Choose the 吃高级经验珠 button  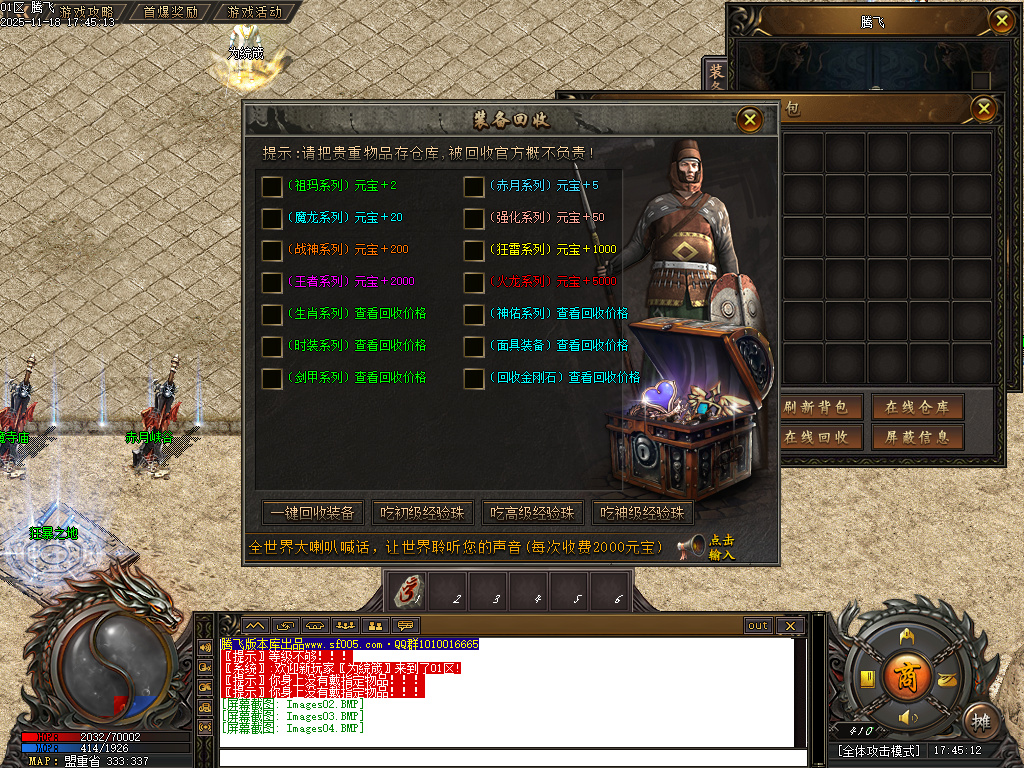pyautogui.click(x=532, y=513)
